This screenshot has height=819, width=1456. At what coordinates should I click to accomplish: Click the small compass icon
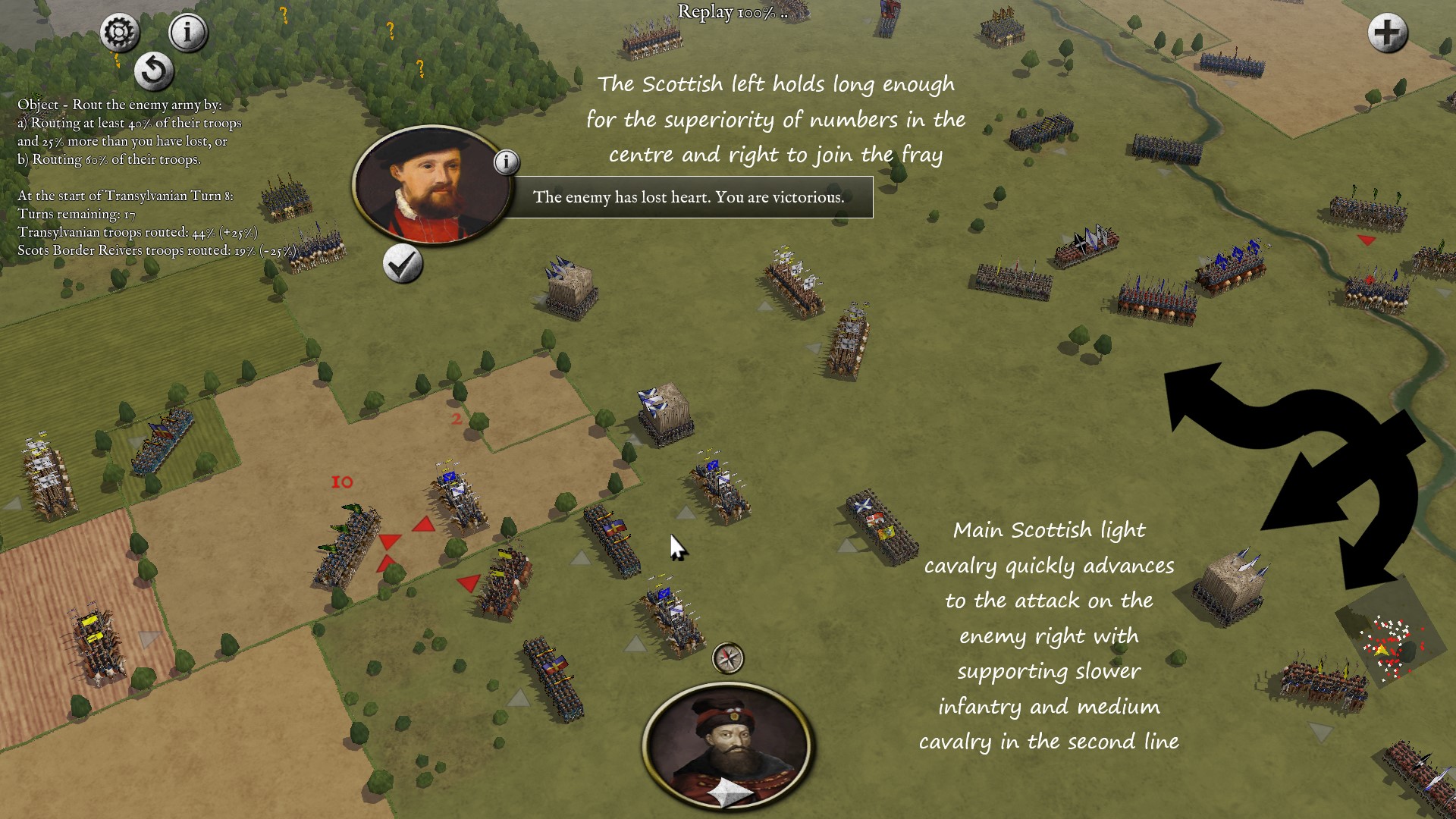(x=728, y=658)
